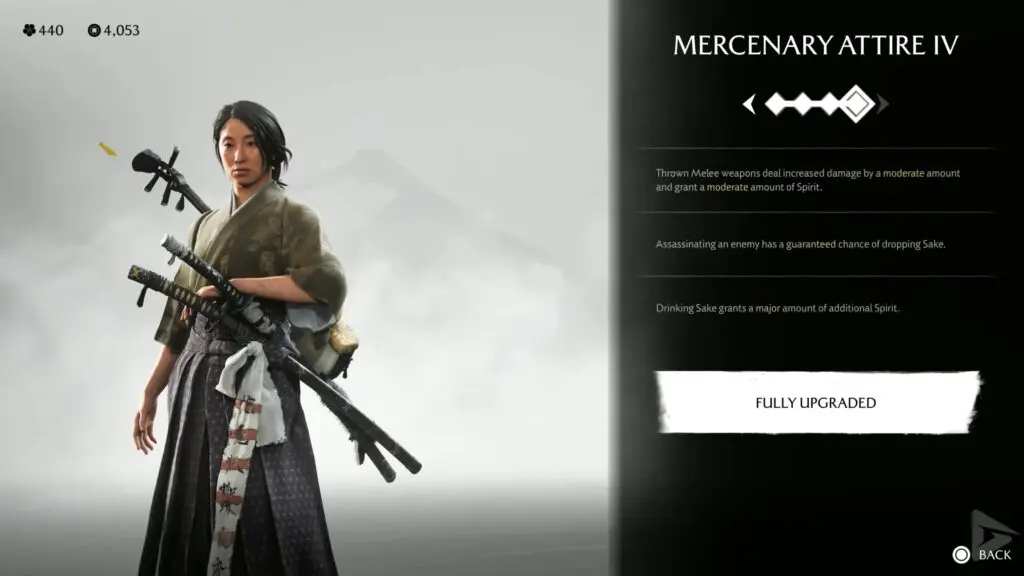Choose the large outlined level IV diamond
Screen dimensions: 1024x576
857,104
